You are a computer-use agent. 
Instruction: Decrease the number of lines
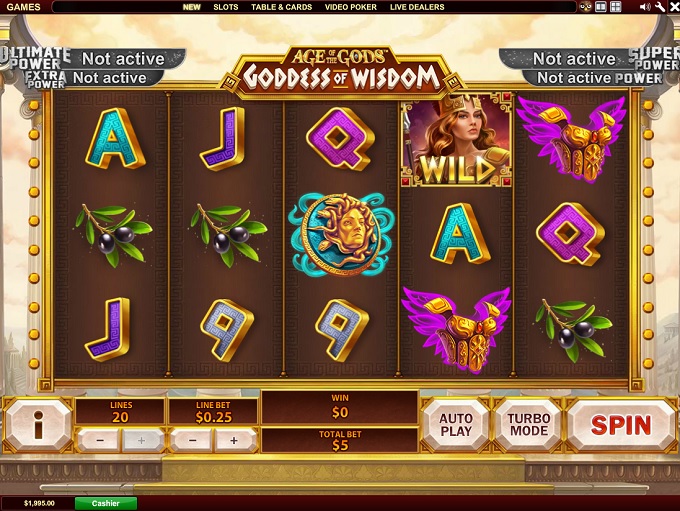click(99, 440)
